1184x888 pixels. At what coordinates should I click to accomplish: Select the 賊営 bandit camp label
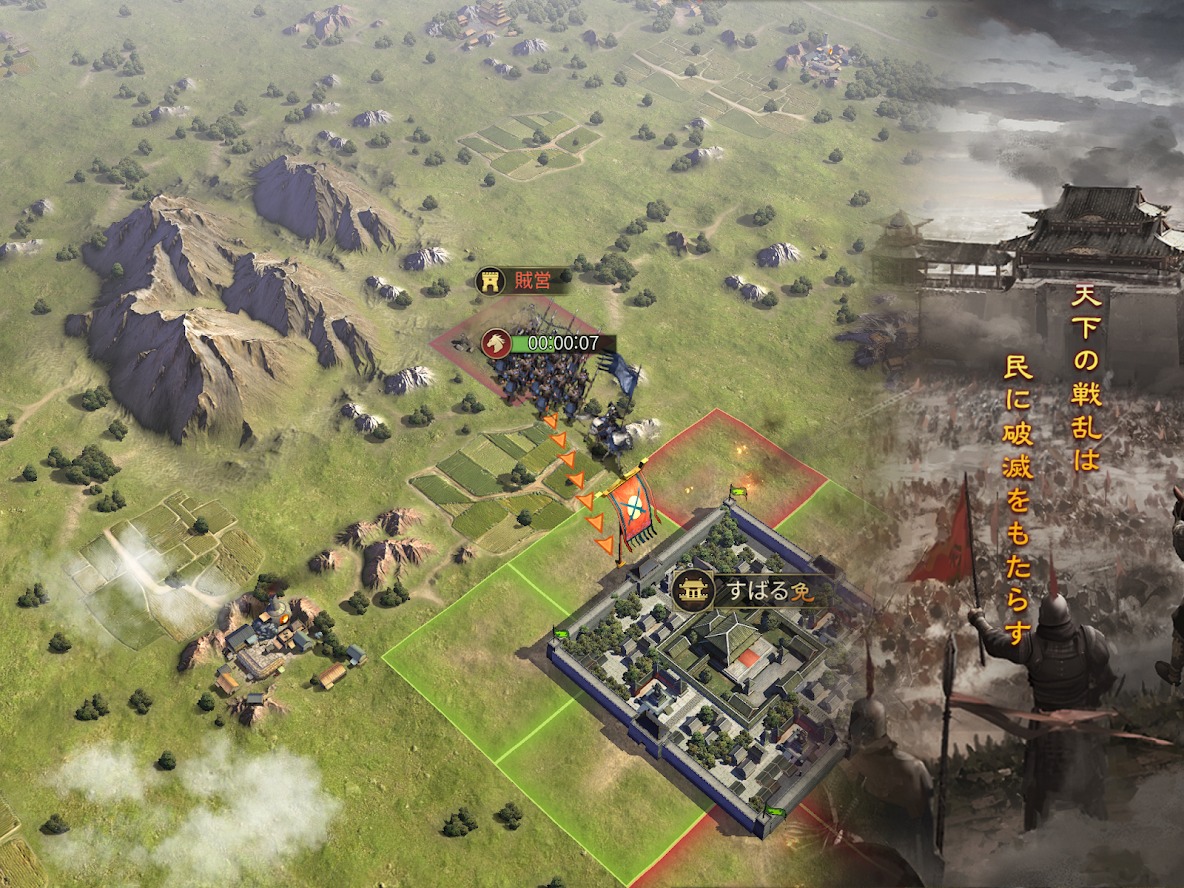[524, 281]
